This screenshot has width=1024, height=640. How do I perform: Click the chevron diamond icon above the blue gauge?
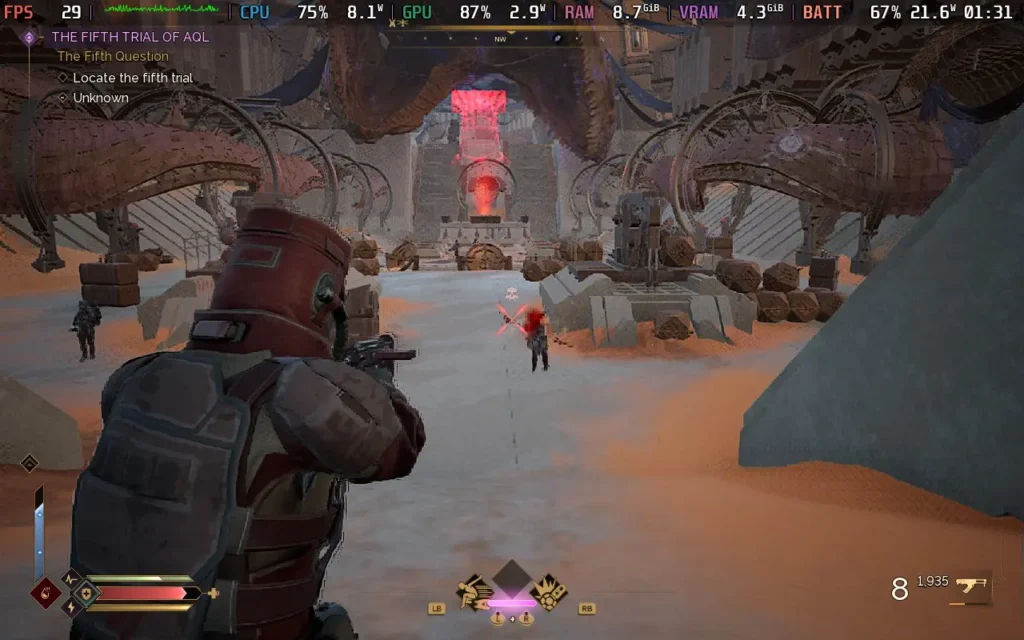click(29, 463)
